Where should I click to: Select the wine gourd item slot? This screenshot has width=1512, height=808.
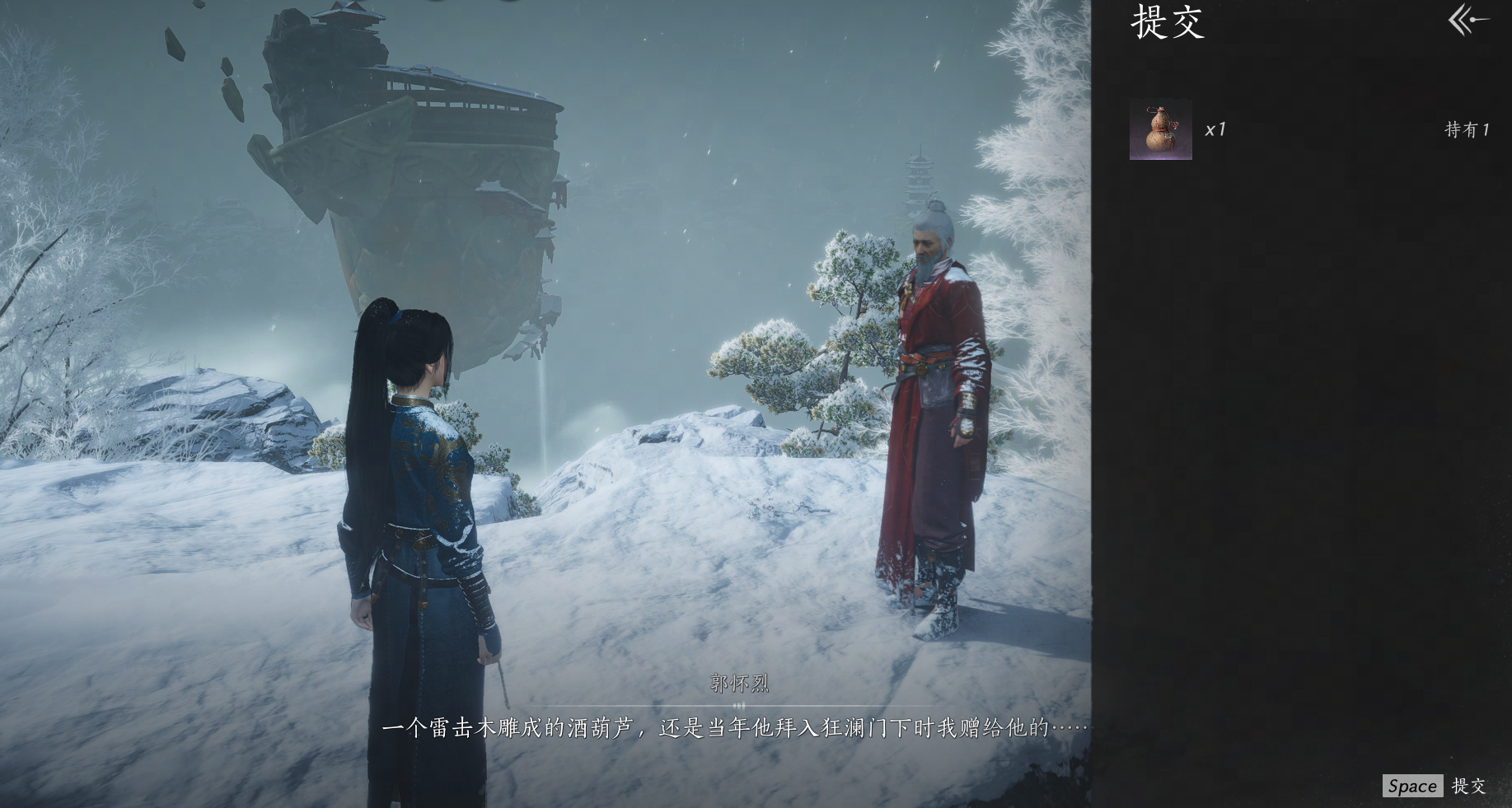click(x=1160, y=129)
